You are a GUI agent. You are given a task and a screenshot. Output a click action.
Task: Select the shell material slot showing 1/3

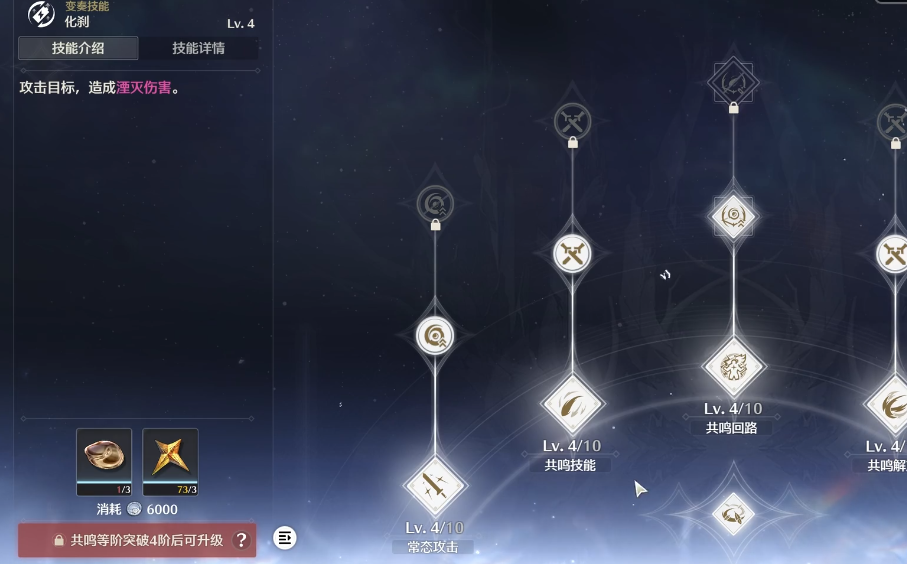[104, 462]
